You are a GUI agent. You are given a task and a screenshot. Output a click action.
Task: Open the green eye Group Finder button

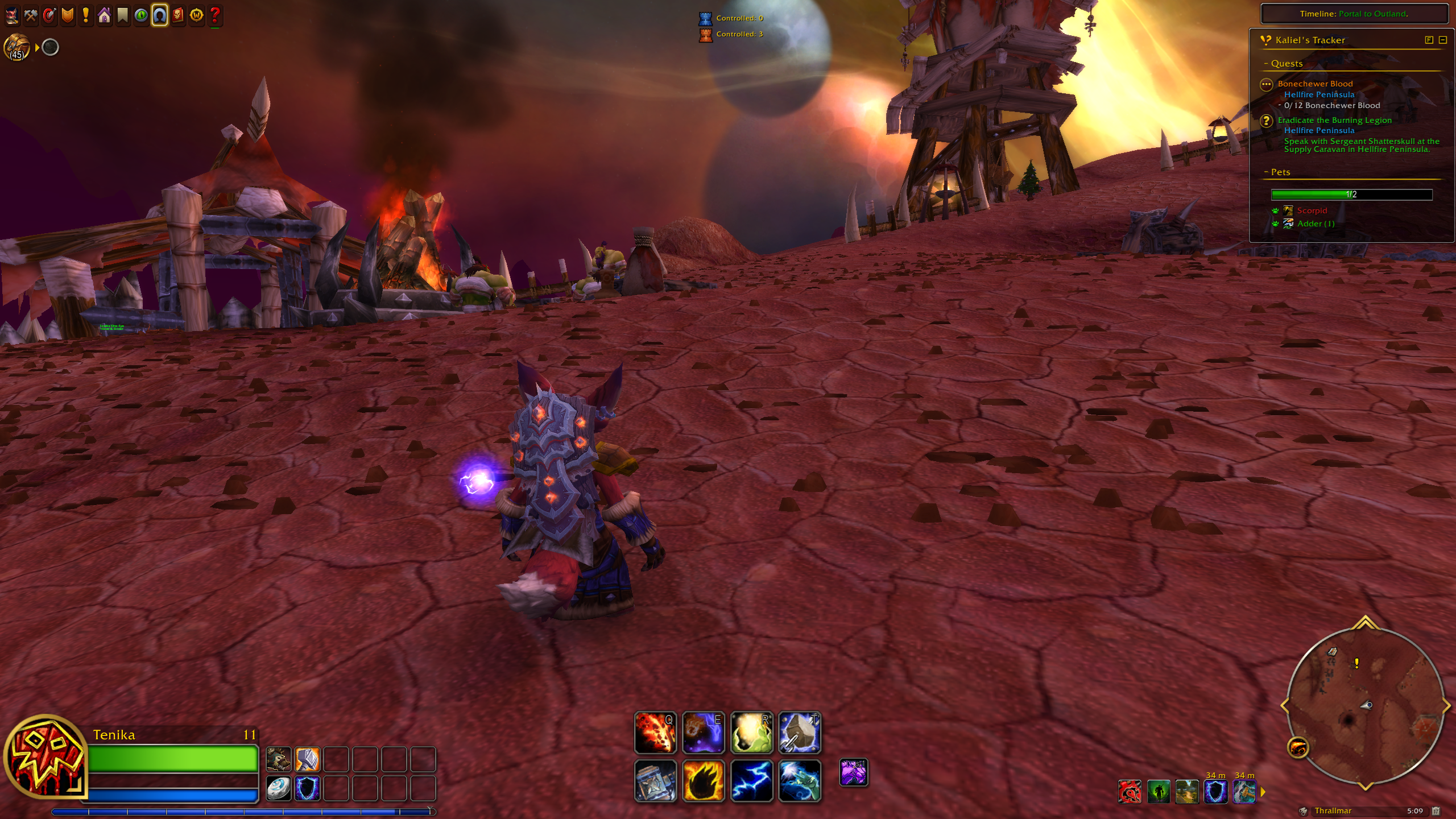click(141, 16)
